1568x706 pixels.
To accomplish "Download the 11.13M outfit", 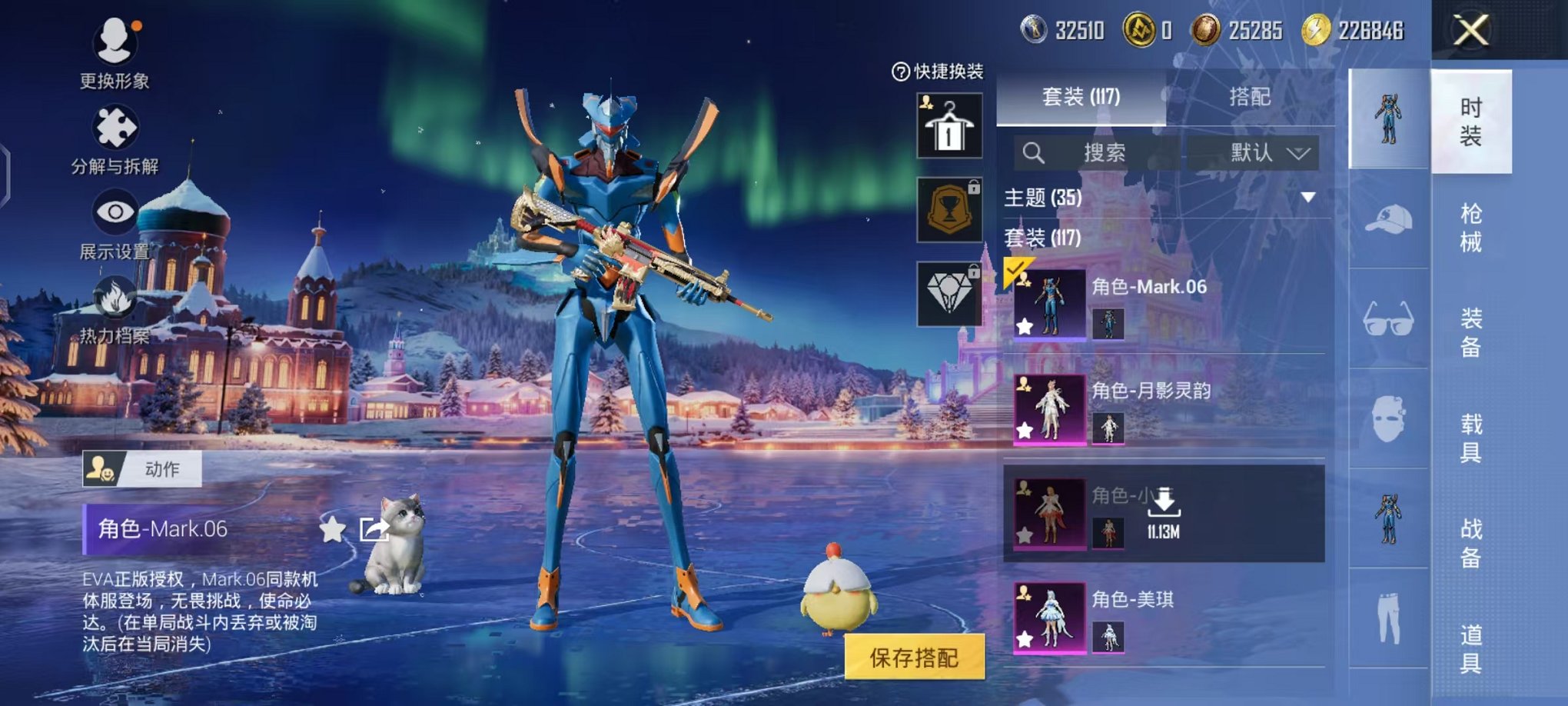I will [1164, 505].
